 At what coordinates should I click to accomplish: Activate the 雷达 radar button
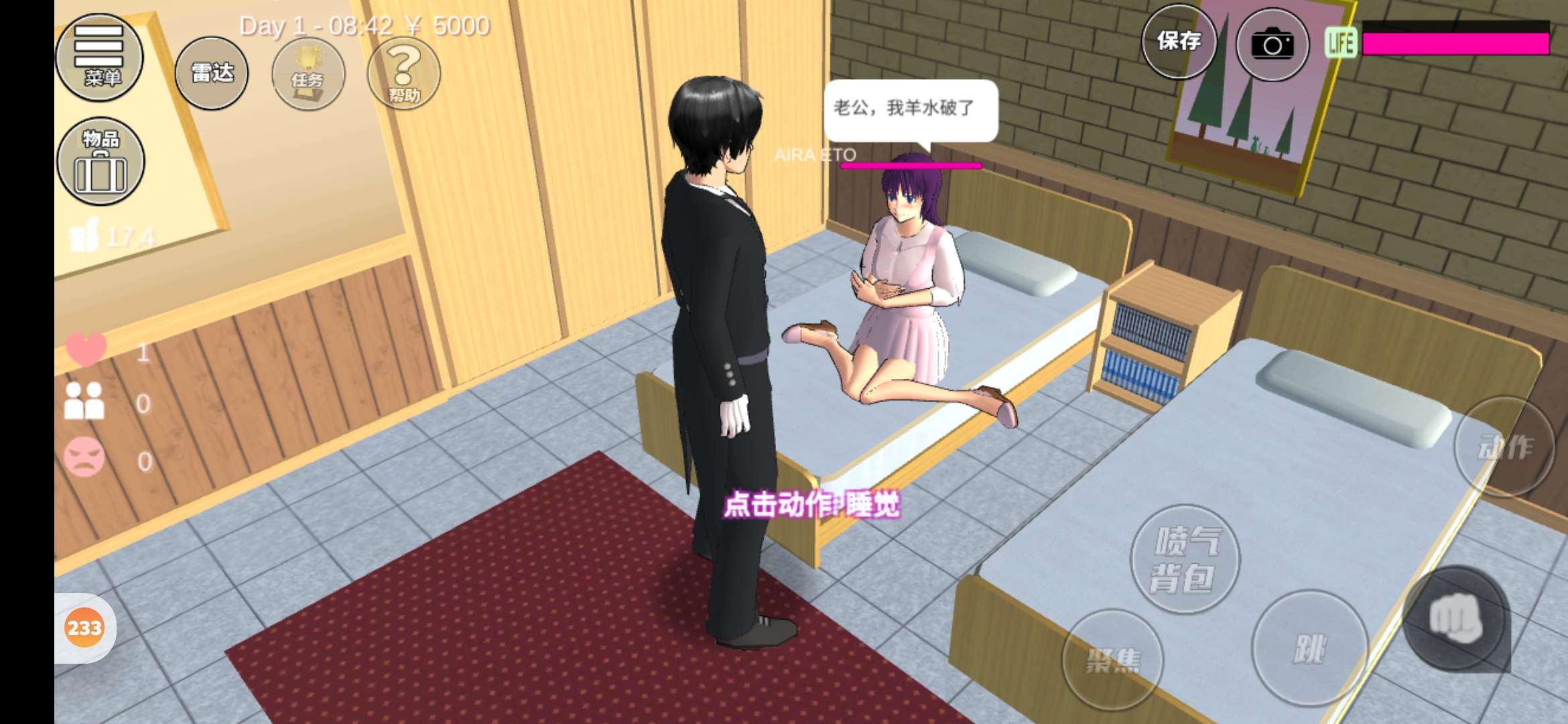(x=212, y=72)
